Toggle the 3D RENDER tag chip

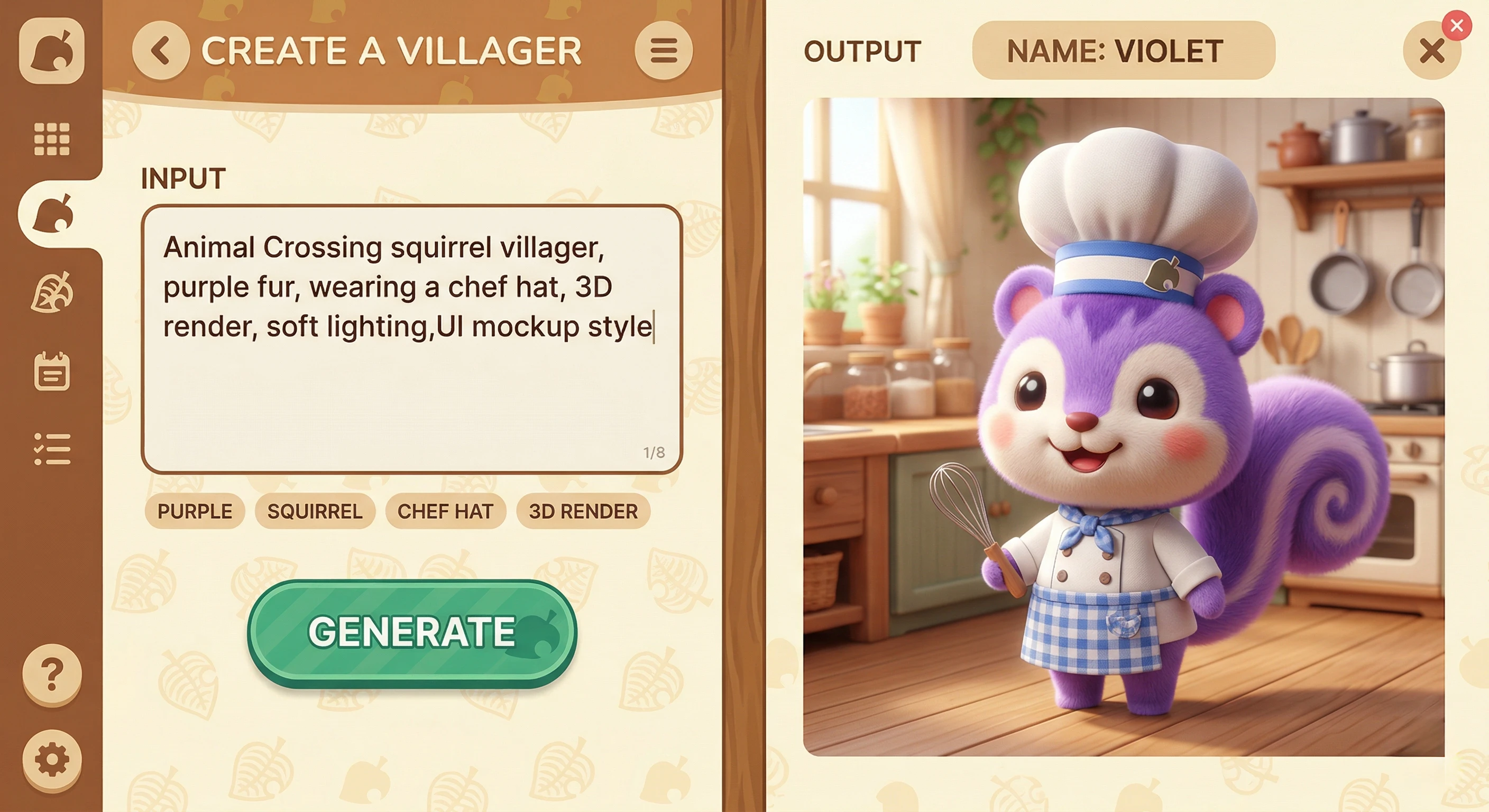pyautogui.click(x=583, y=511)
